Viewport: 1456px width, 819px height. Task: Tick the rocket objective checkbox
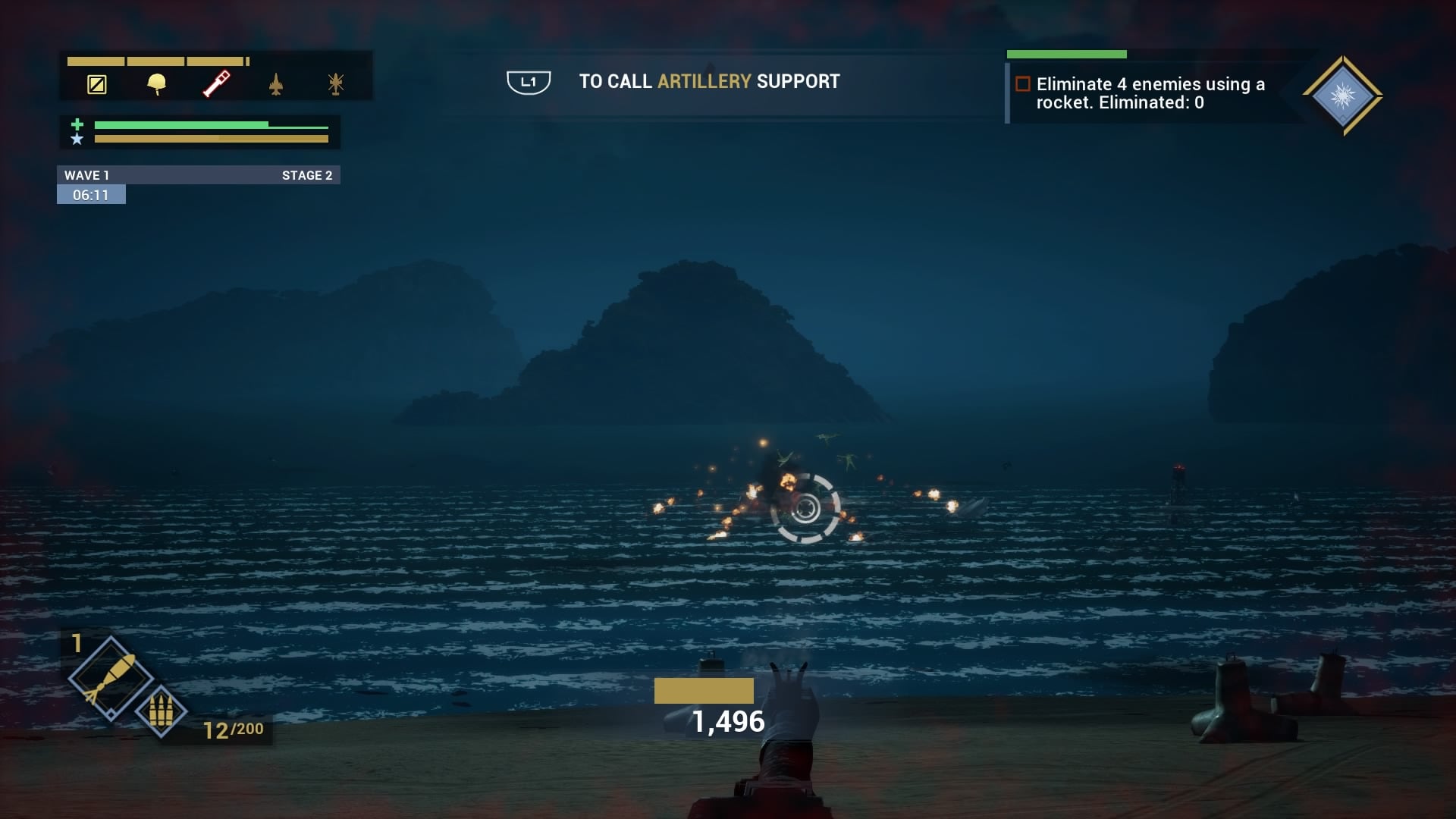(x=1023, y=84)
